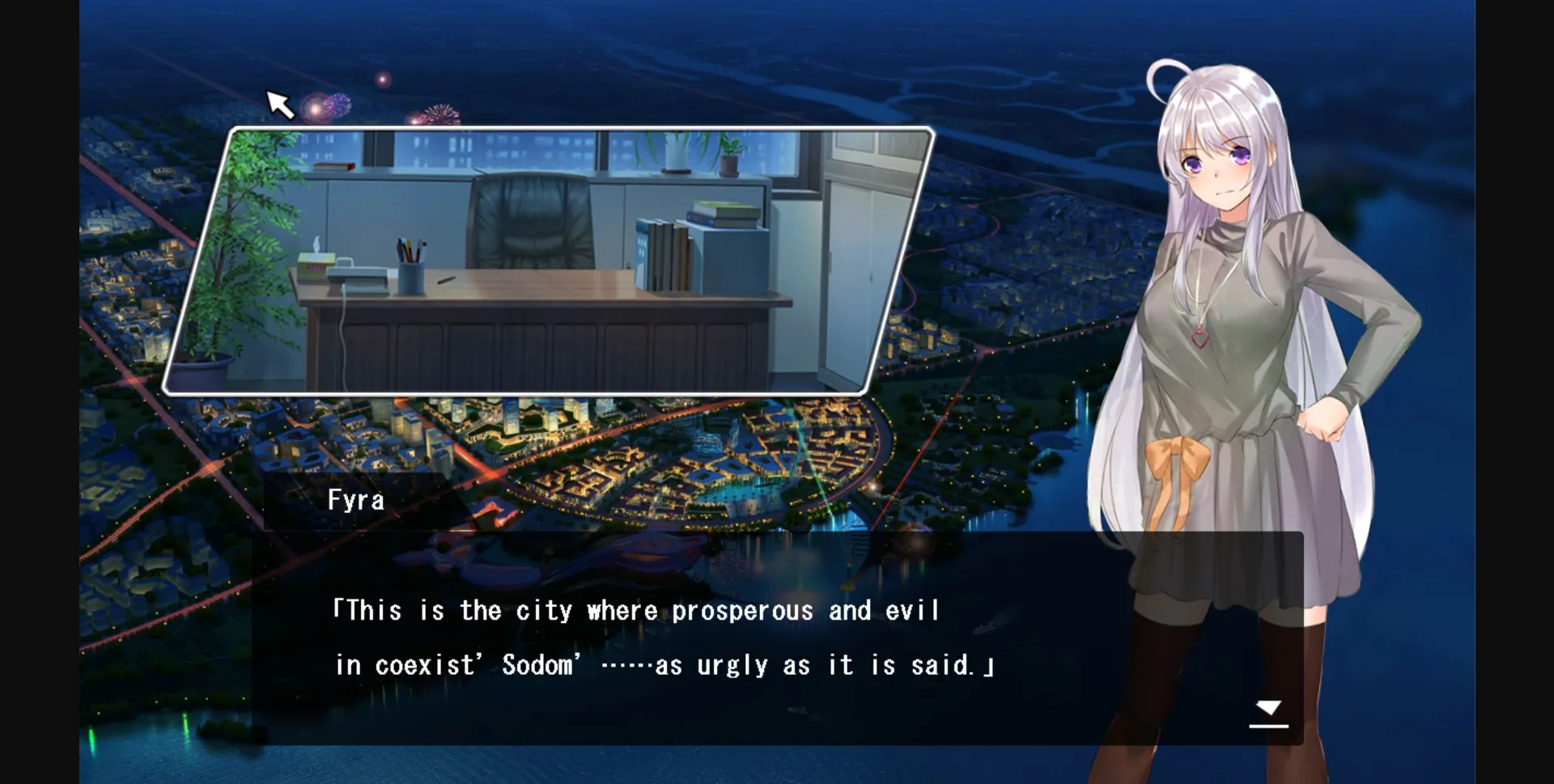Click the fireworks in the night sky

[x=324, y=105]
